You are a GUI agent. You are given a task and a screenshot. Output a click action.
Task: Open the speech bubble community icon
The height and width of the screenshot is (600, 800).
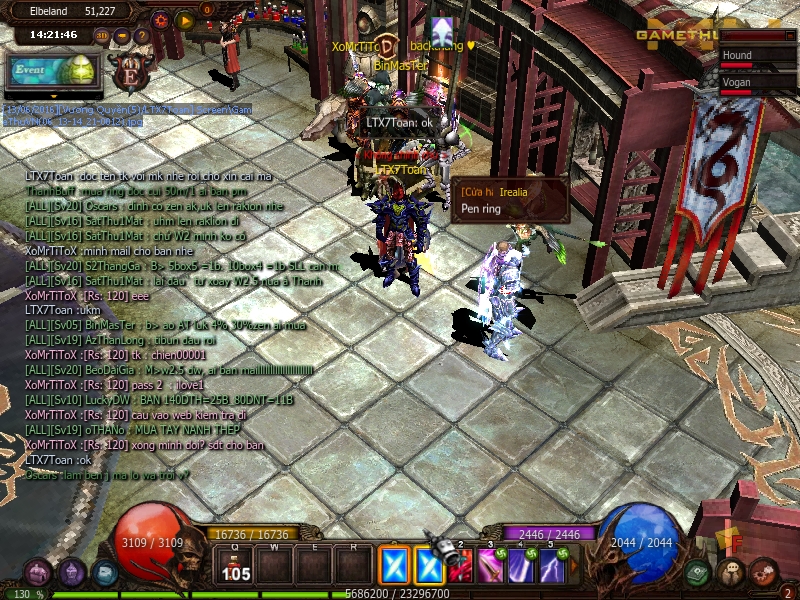(x=732, y=573)
